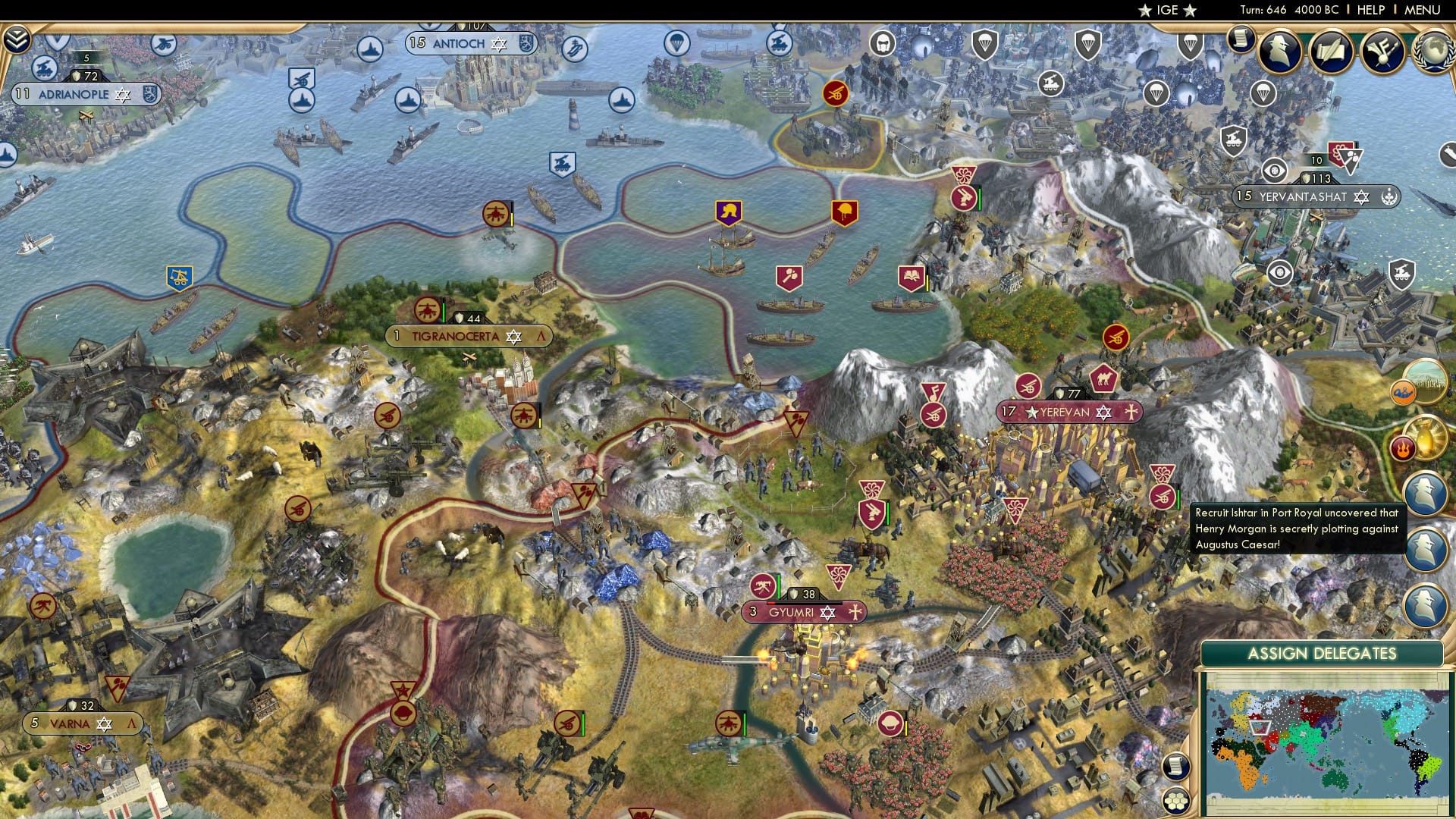1456x819 pixels.
Task: Click the red flame notification icon
Action: click(x=1403, y=447)
